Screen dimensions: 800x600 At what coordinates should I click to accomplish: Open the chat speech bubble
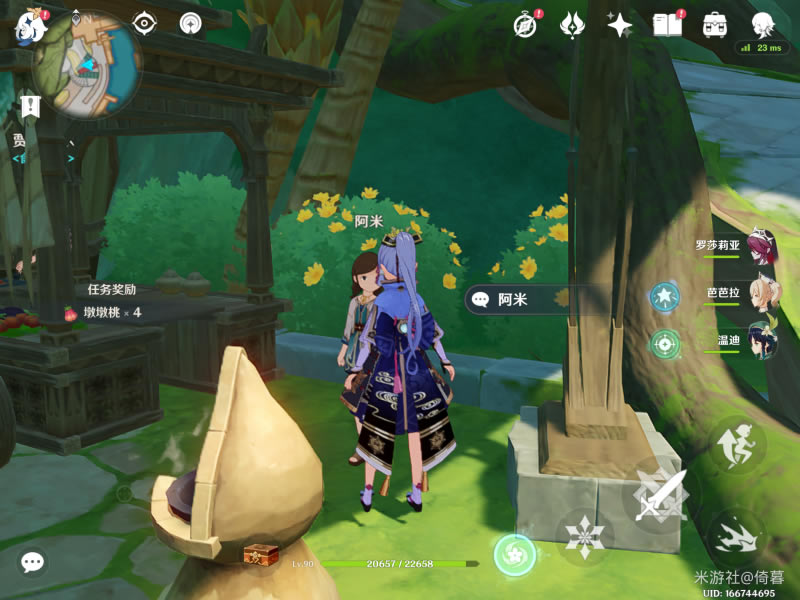pyautogui.click(x=32, y=562)
